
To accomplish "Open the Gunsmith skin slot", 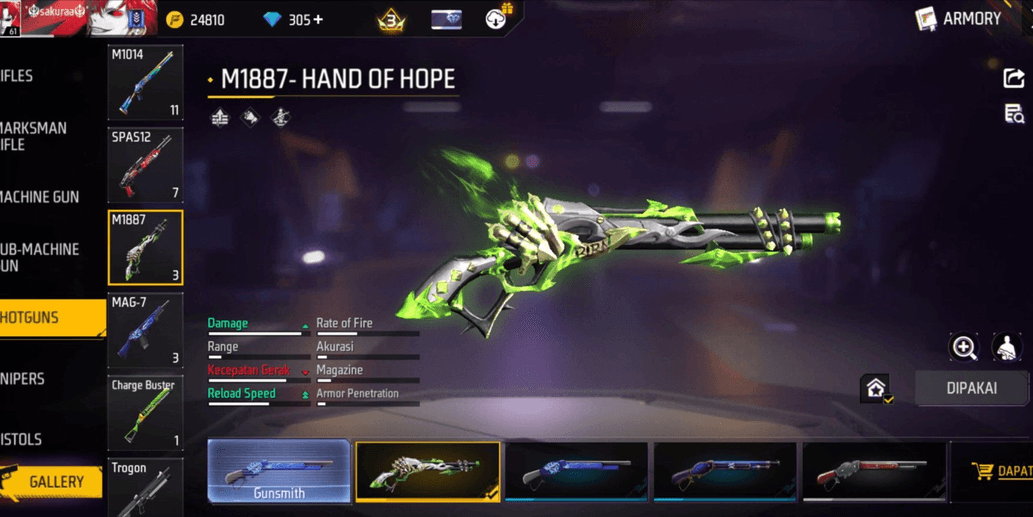I will click(x=279, y=471).
